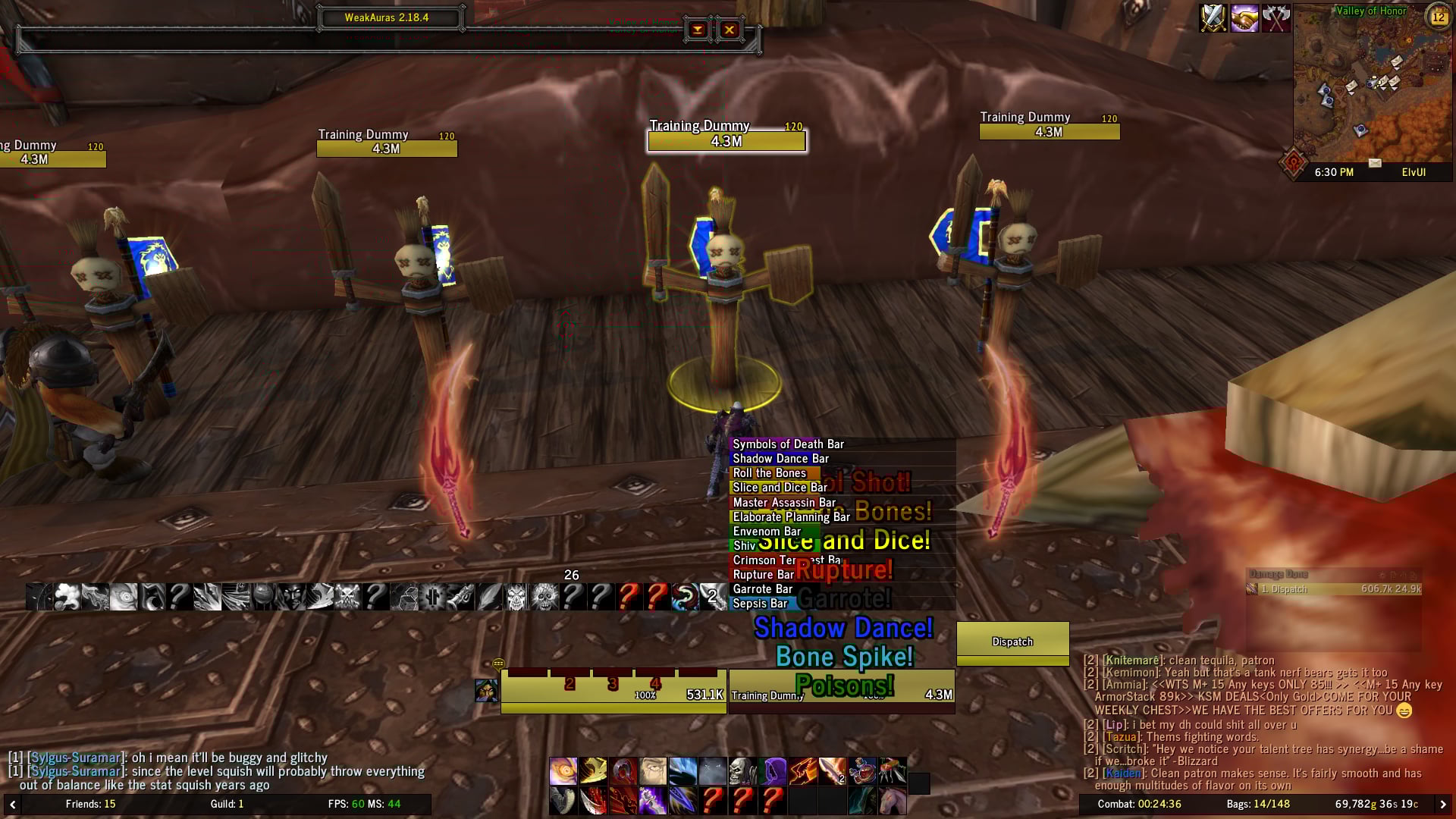Open bags from the Bags counter
The height and width of the screenshot is (819, 1456).
click(1257, 804)
